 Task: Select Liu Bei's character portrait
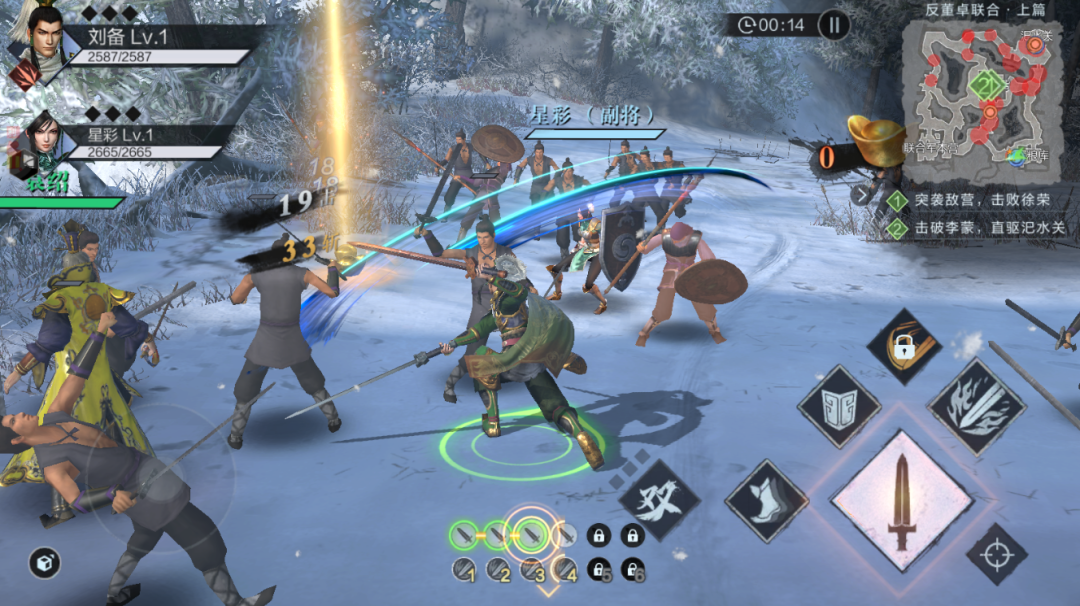pyautogui.click(x=36, y=42)
